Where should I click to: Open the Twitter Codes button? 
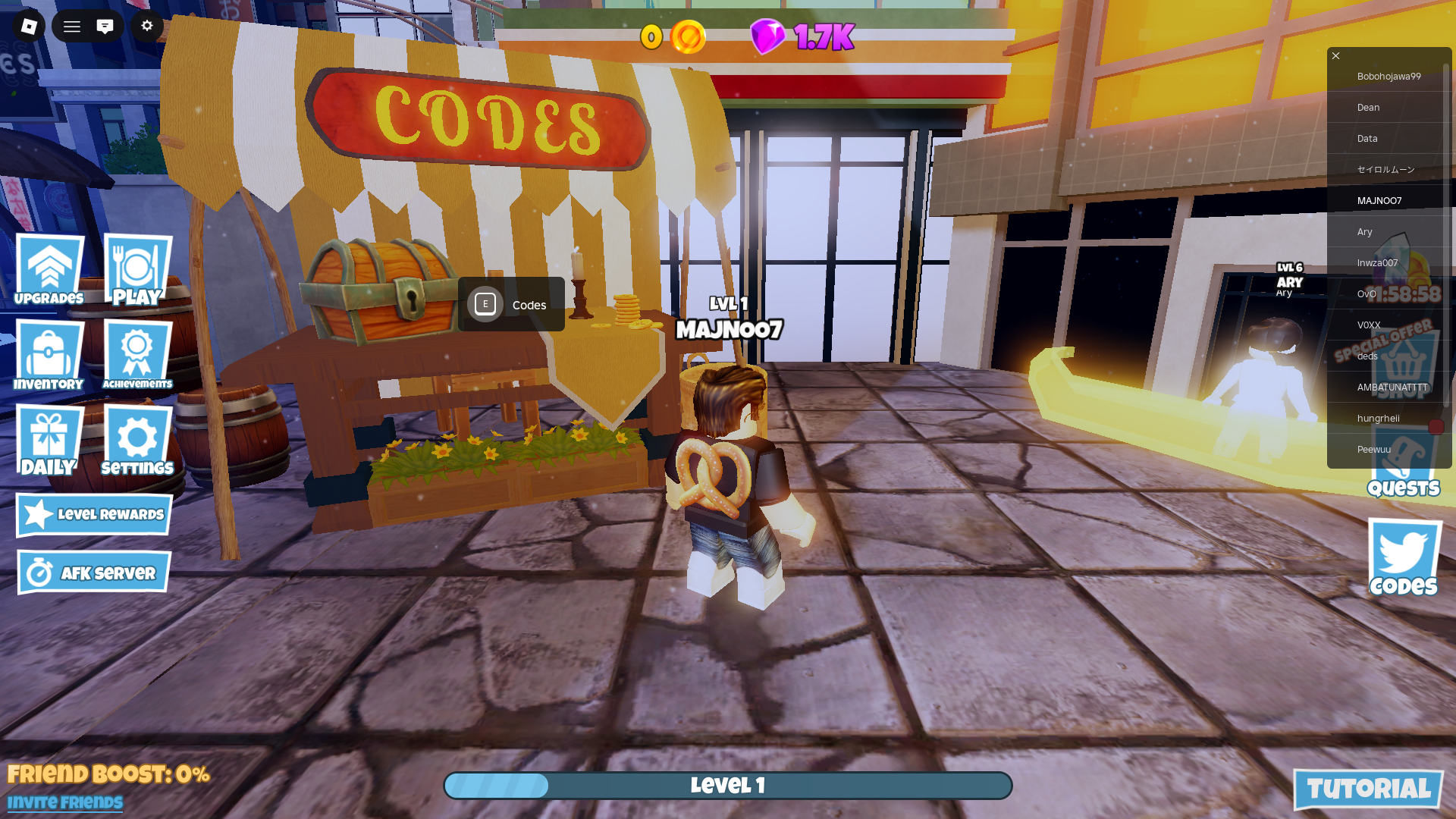(x=1404, y=558)
